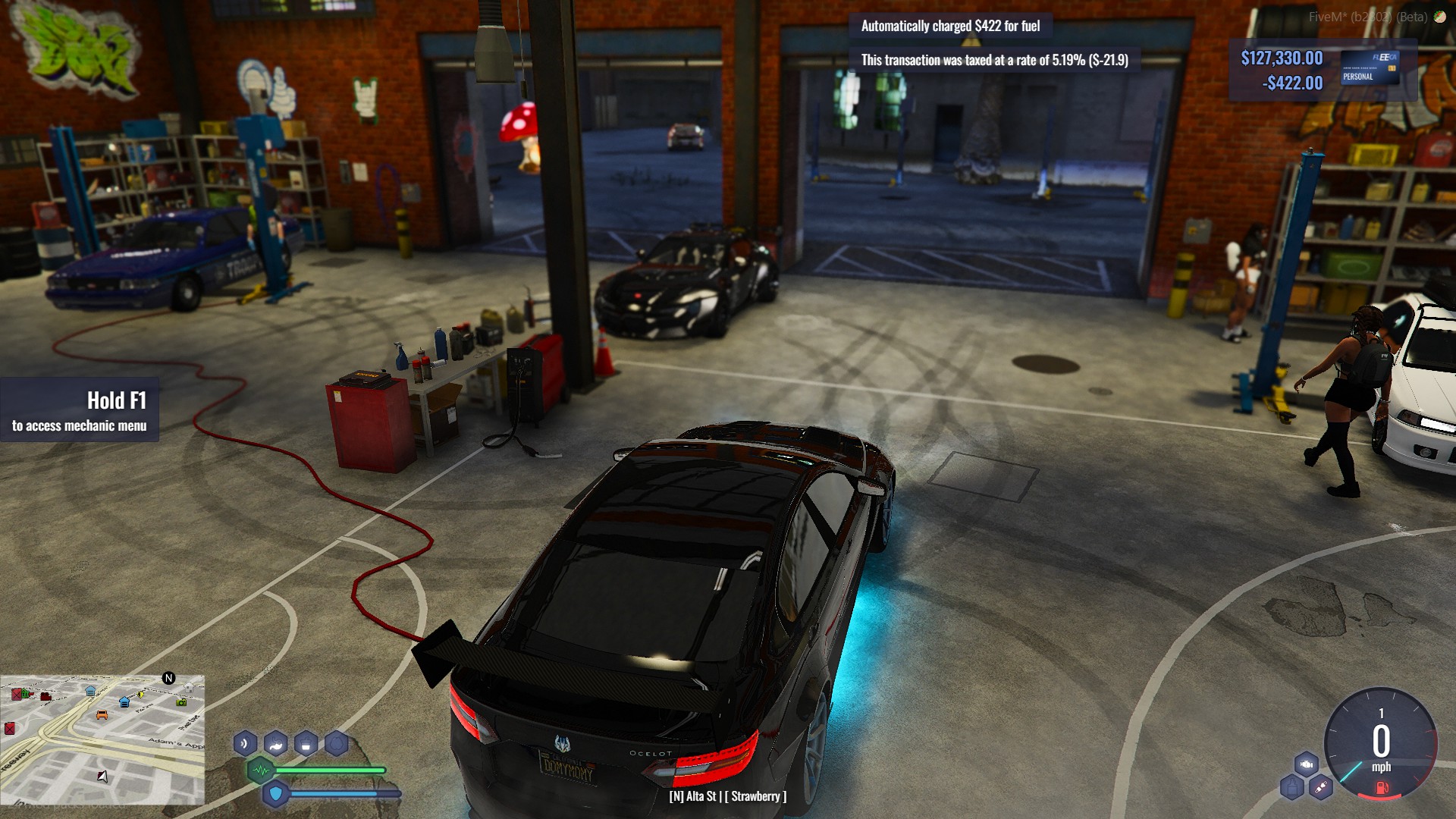Click the green camera marker on minimap
The height and width of the screenshot is (819, 1456).
click(x=181, y=702)
